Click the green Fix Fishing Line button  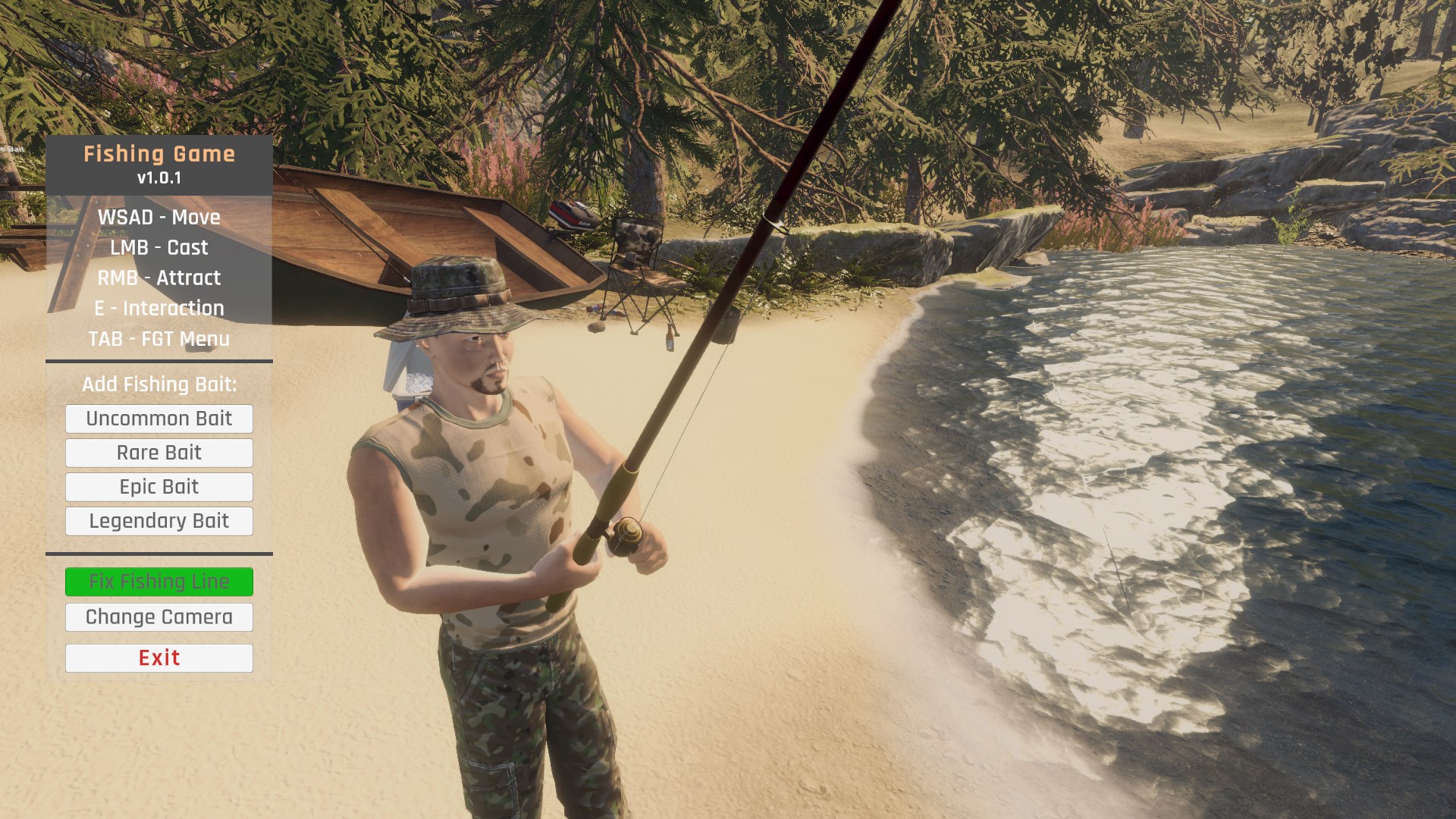(159, 582)
